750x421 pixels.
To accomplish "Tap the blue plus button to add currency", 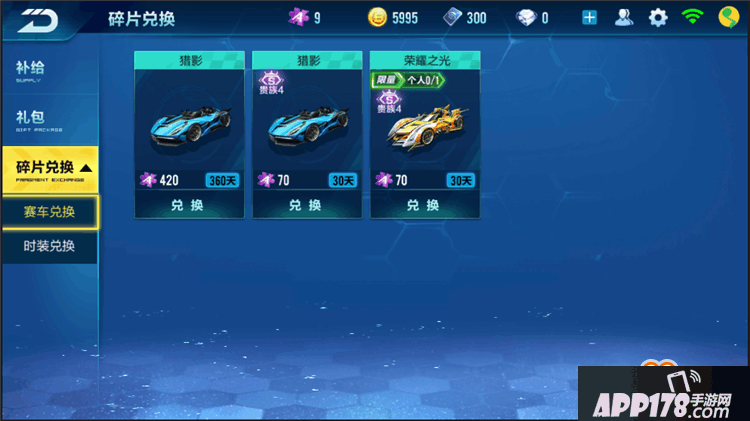I will pos(590,17).
